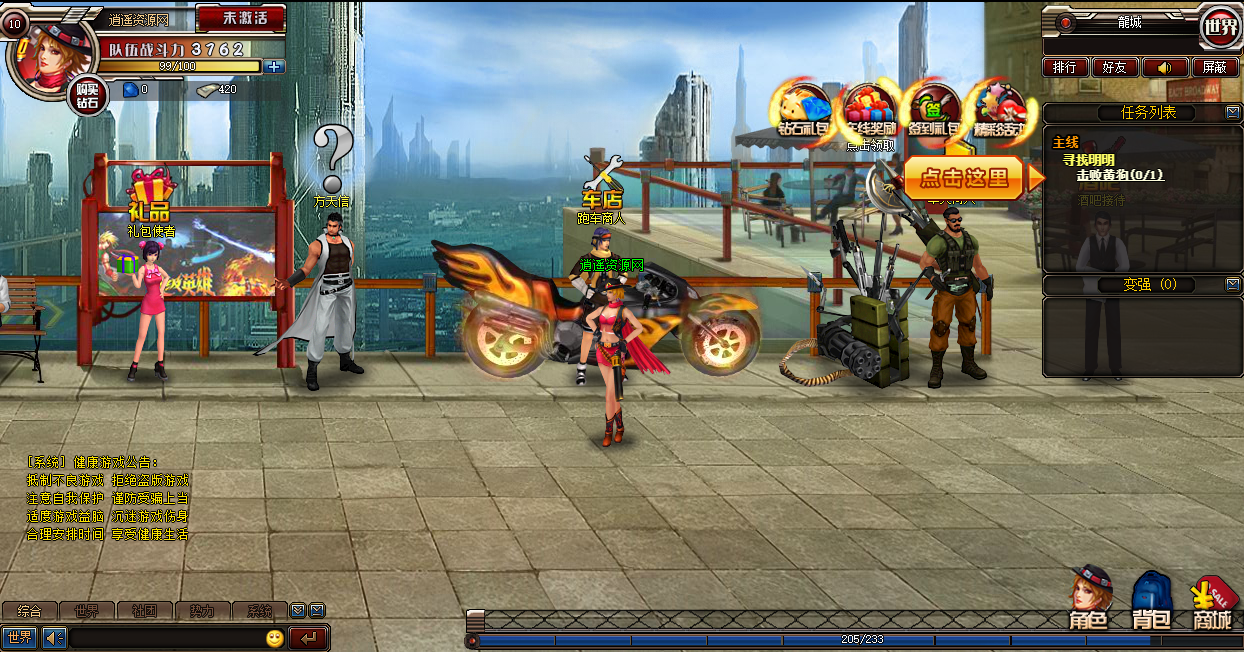The width and height of the screenshot is (1244, 652).
Task: Click the red 未激活 button
Action: pos(240,18)
